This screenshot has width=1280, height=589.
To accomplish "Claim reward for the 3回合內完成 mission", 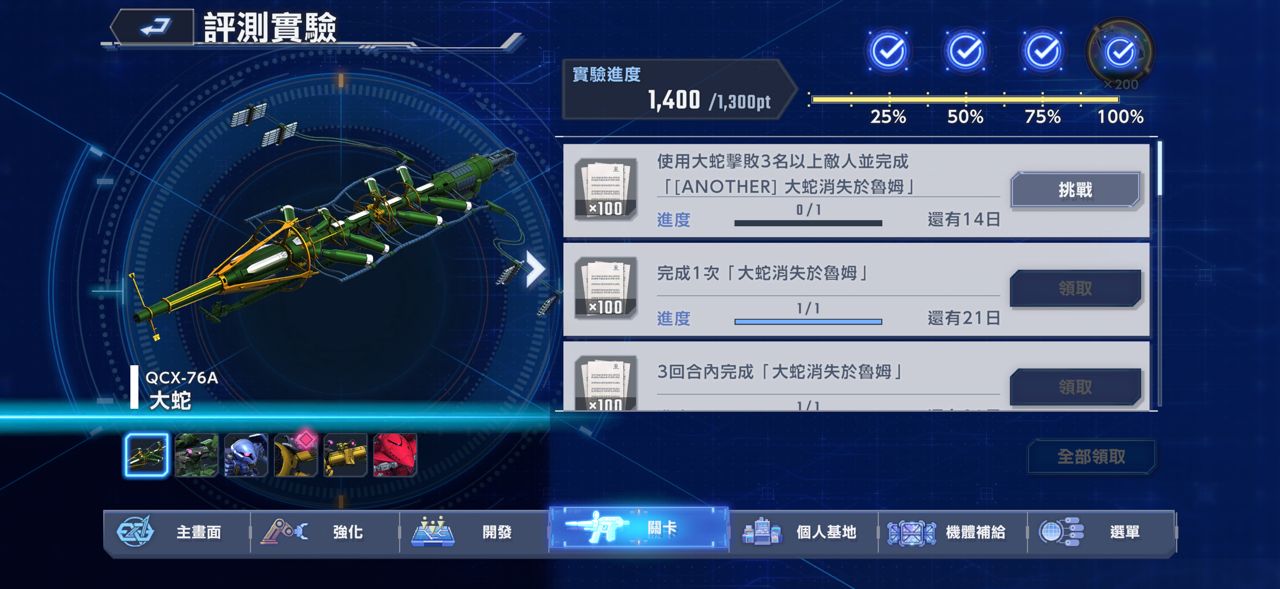I will pos(1075,386).
